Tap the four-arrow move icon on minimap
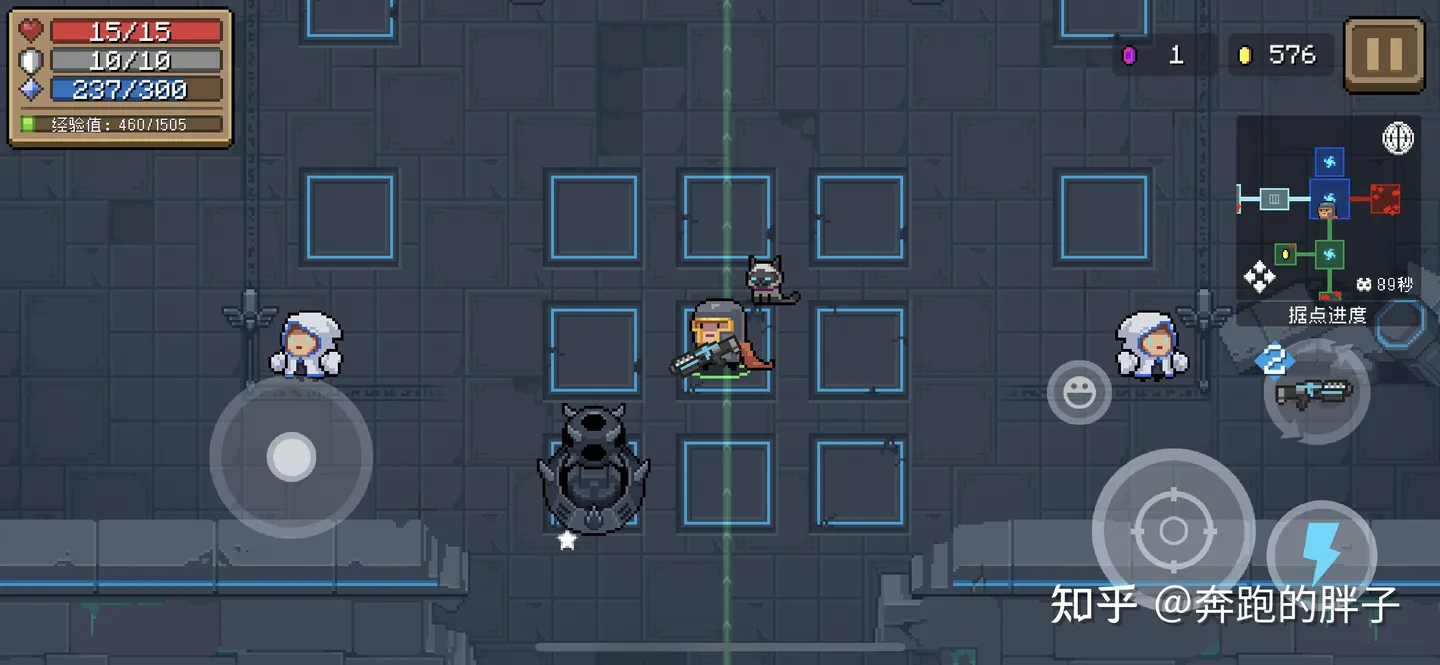 [x=1260, y=277]
